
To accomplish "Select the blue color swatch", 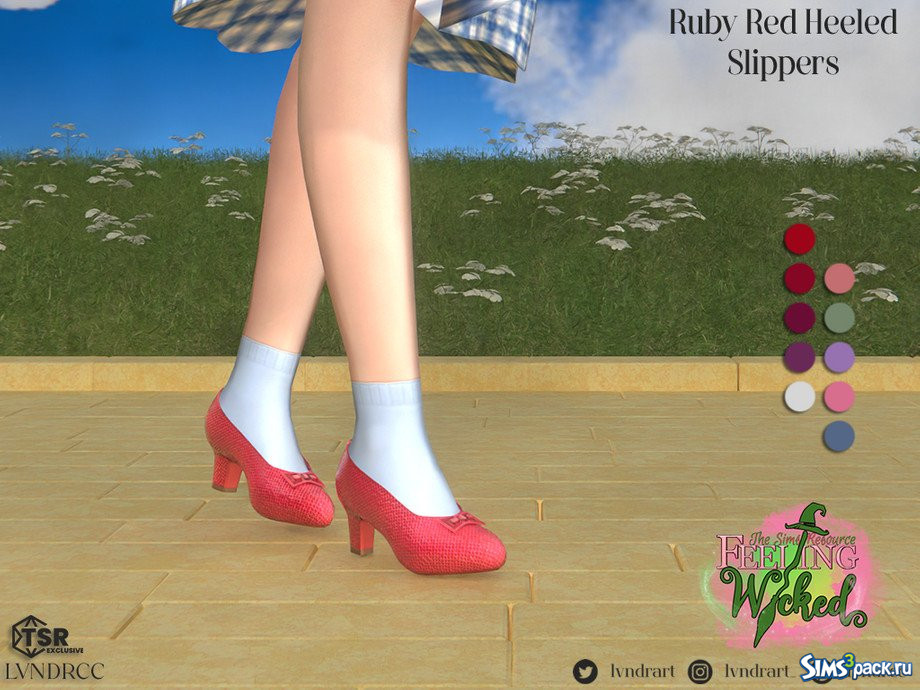I will [x=839, y=436].
